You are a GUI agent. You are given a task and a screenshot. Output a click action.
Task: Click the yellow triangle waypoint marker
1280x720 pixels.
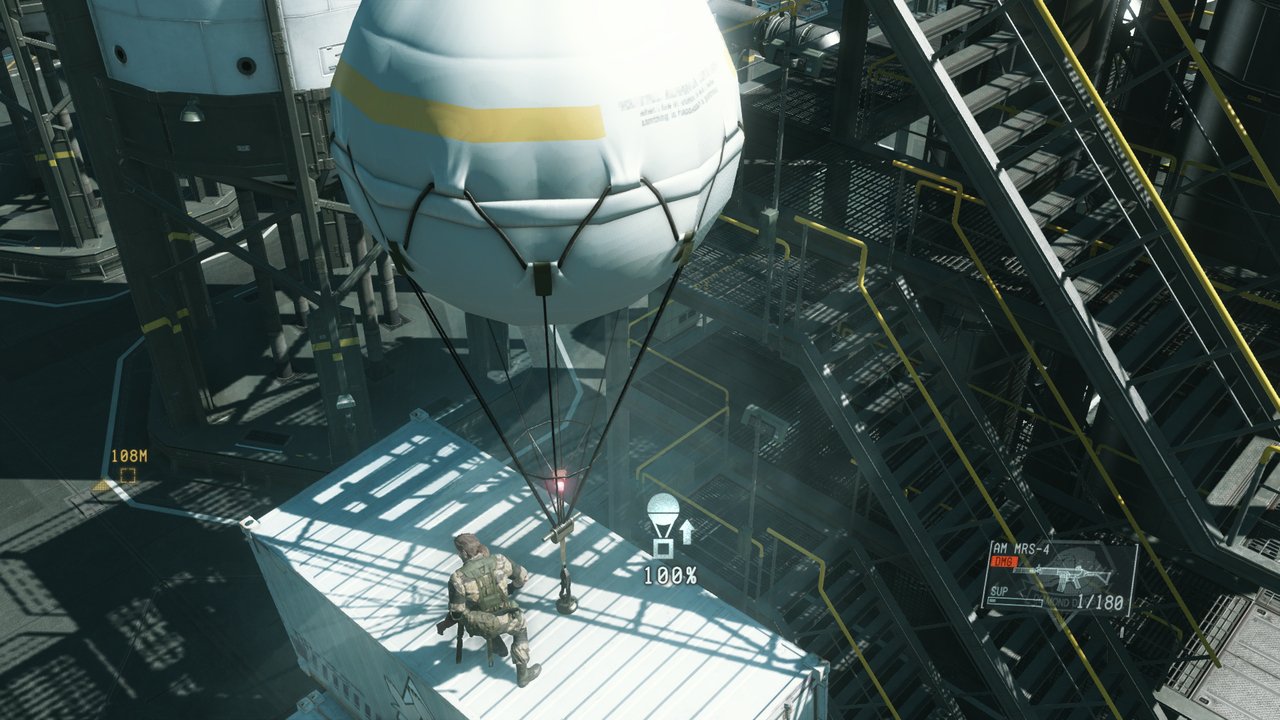pos(100,486)
